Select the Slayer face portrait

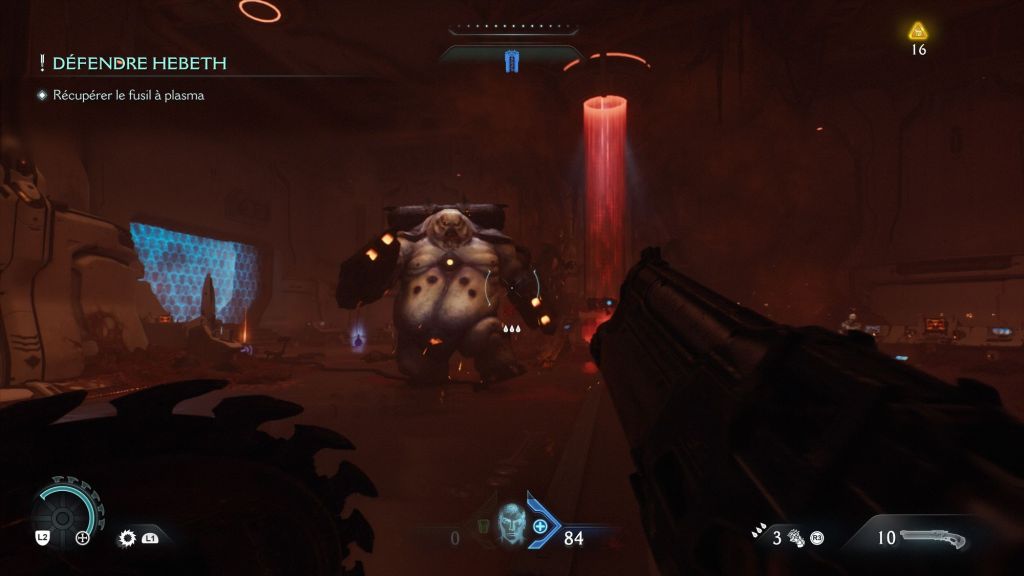click(x=510, y=524)
